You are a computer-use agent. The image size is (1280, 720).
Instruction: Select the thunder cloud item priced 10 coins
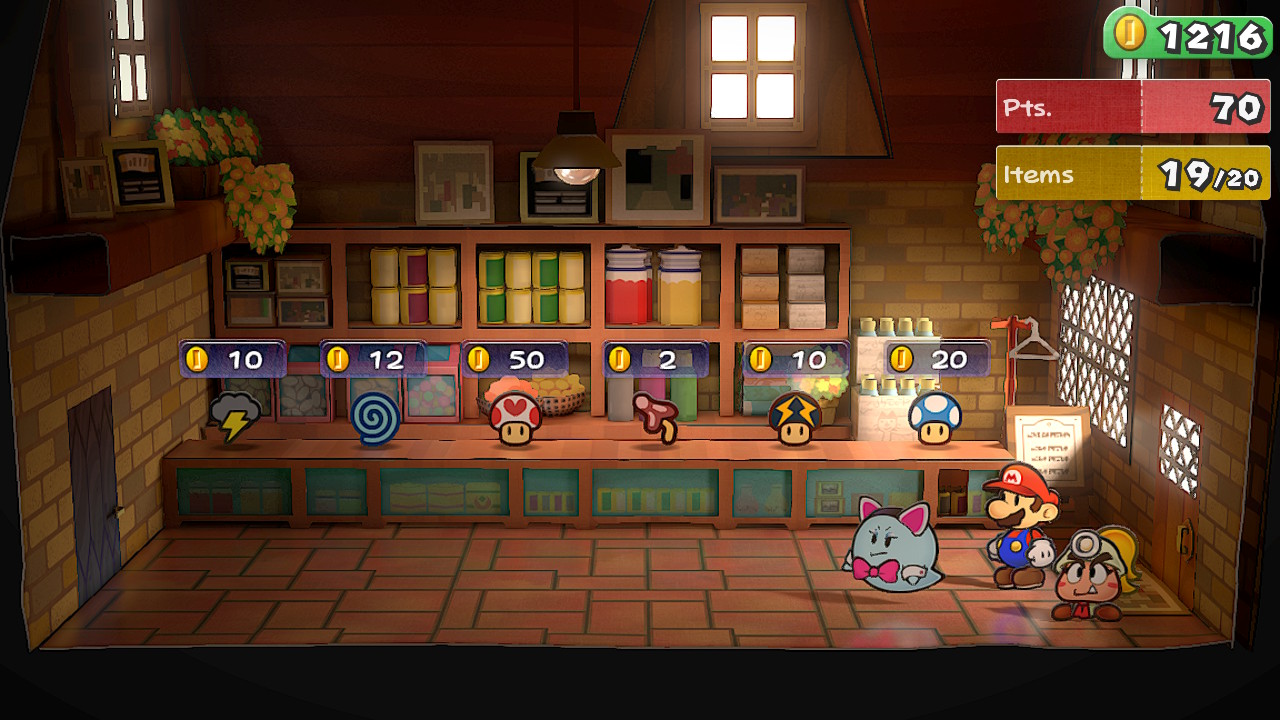click(x=235, y=417)
